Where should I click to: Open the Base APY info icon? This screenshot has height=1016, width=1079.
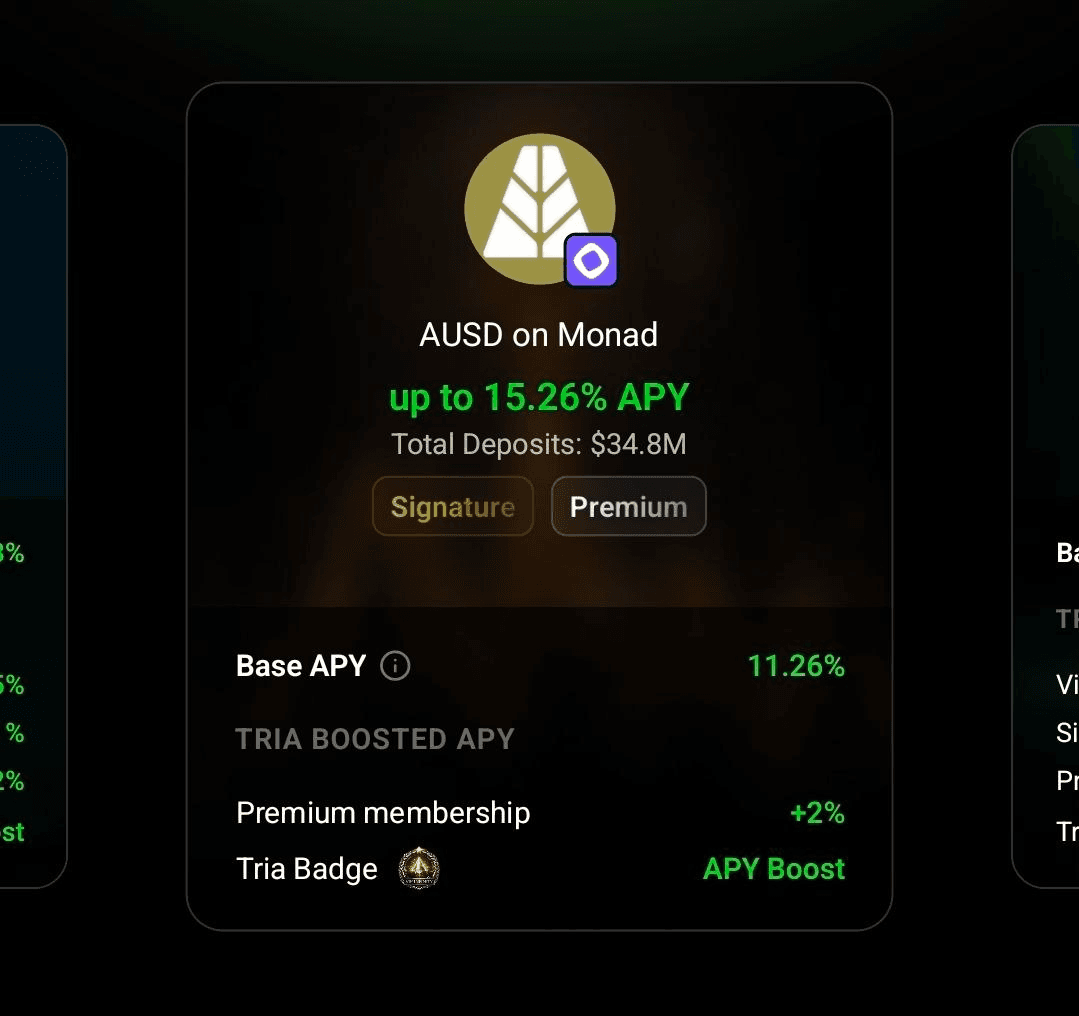(395, 666)
